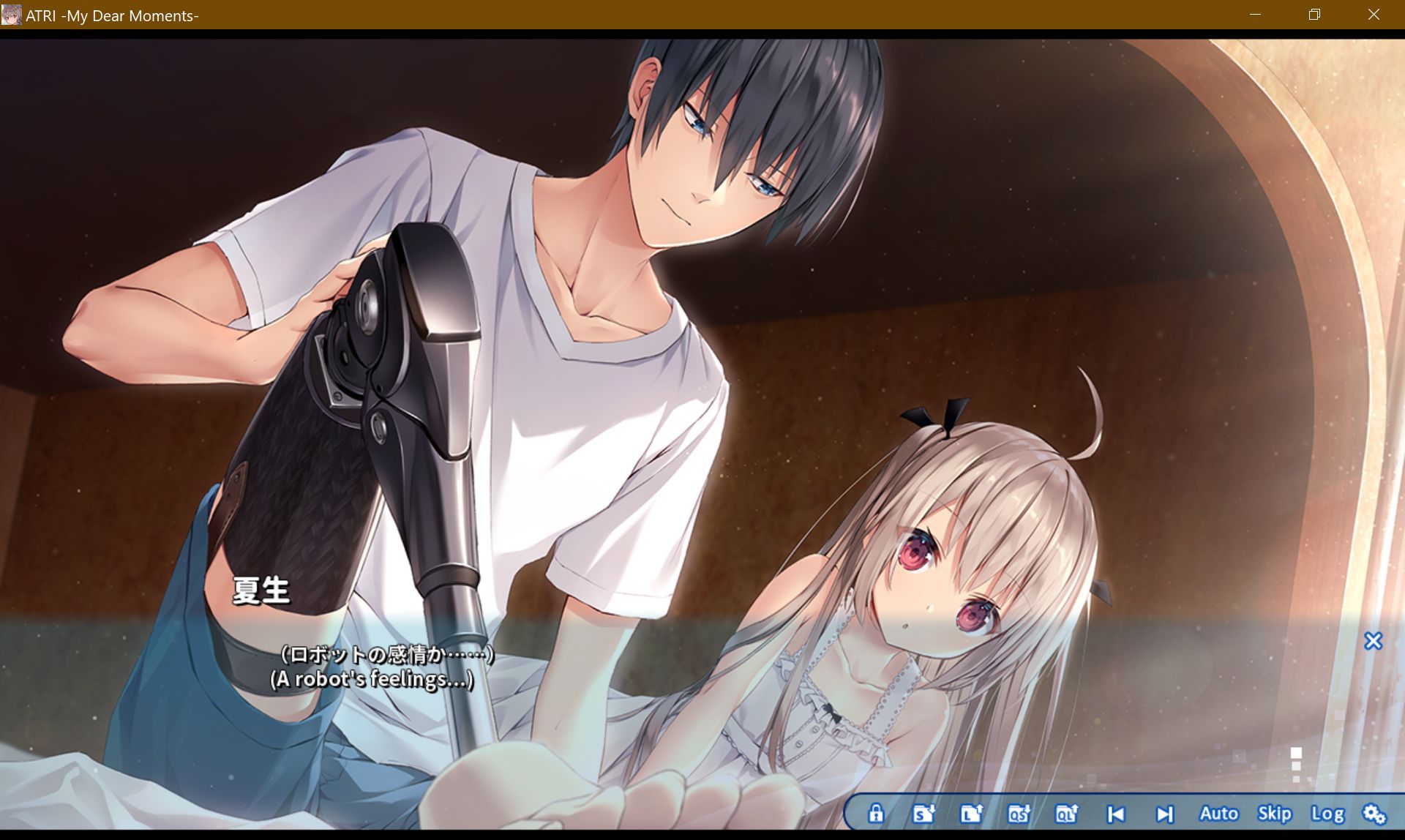
Task: Quick load the game with the QL icon
Action: tap(1068, 813)
